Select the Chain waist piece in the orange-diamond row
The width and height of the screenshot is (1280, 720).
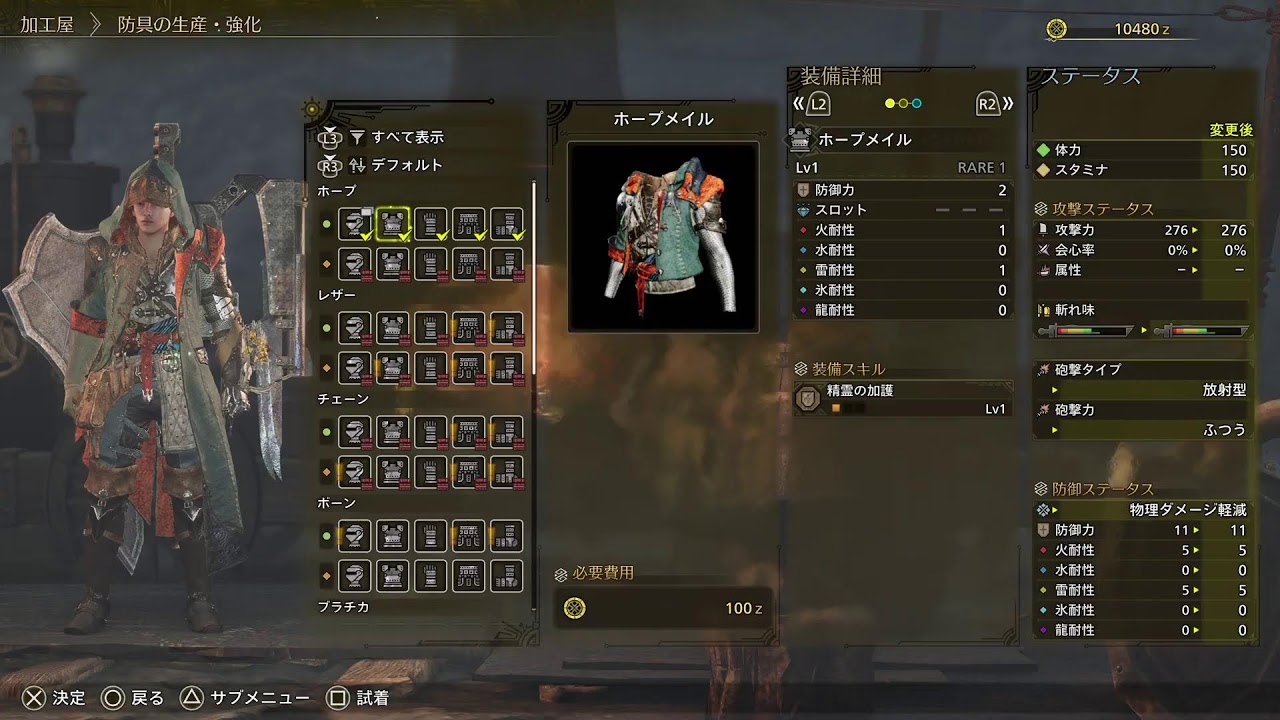pos(468,472)
